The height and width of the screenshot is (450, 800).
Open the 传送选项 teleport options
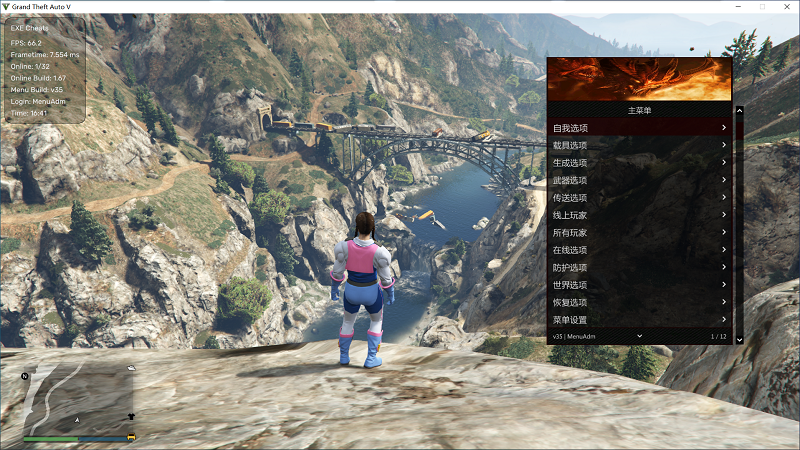(x=640, y=198)
